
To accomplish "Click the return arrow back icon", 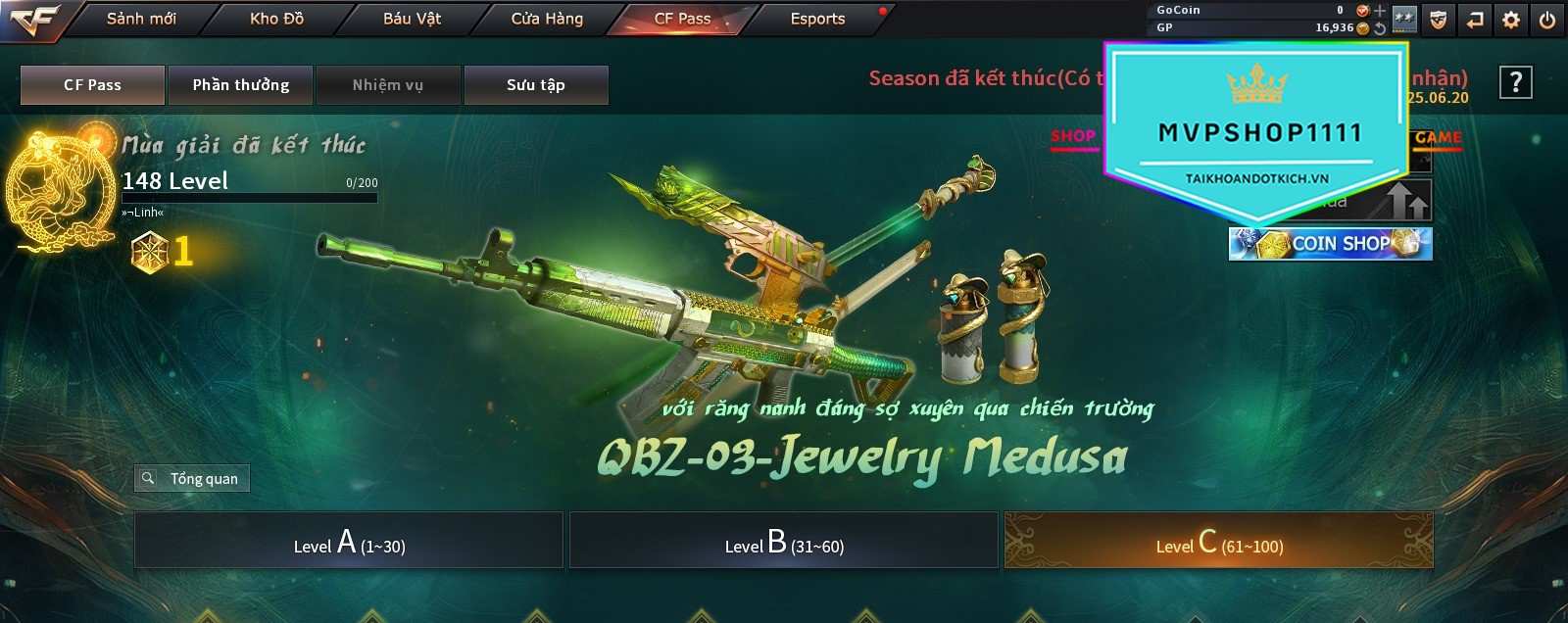I will pyautogui.click(x=1475, y=20).
